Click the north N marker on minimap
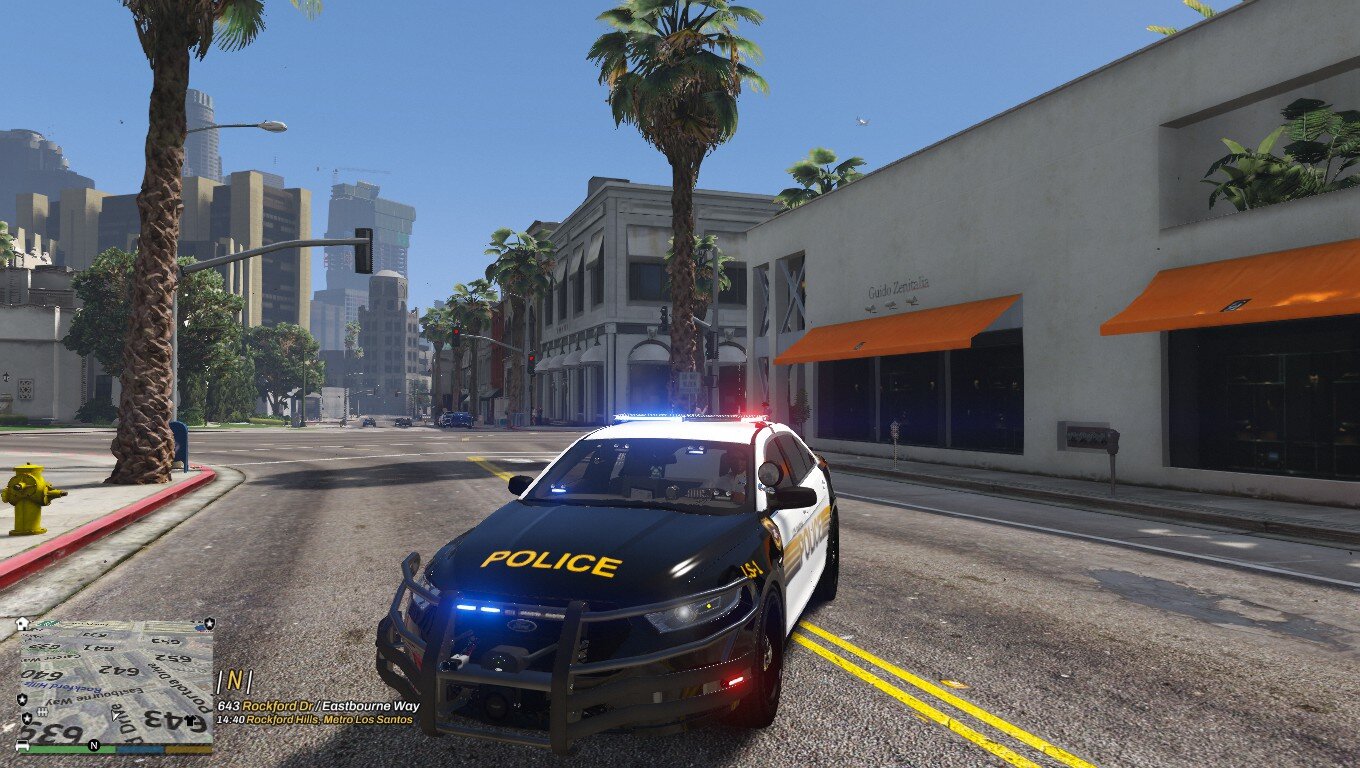The height and width of the screenshot is (768, 1360). click(94, 745)
